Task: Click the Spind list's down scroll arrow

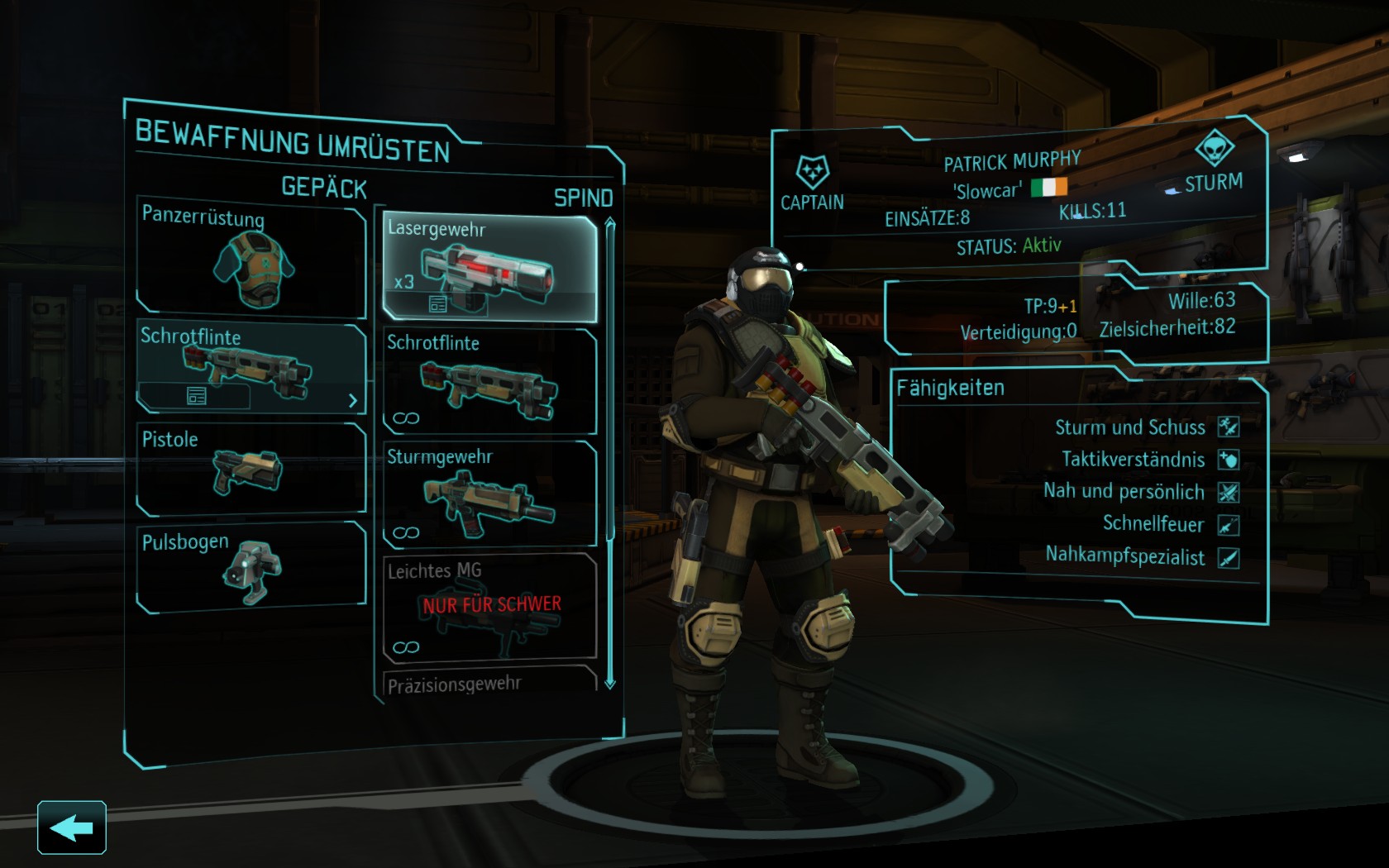Action: [610, 684]
